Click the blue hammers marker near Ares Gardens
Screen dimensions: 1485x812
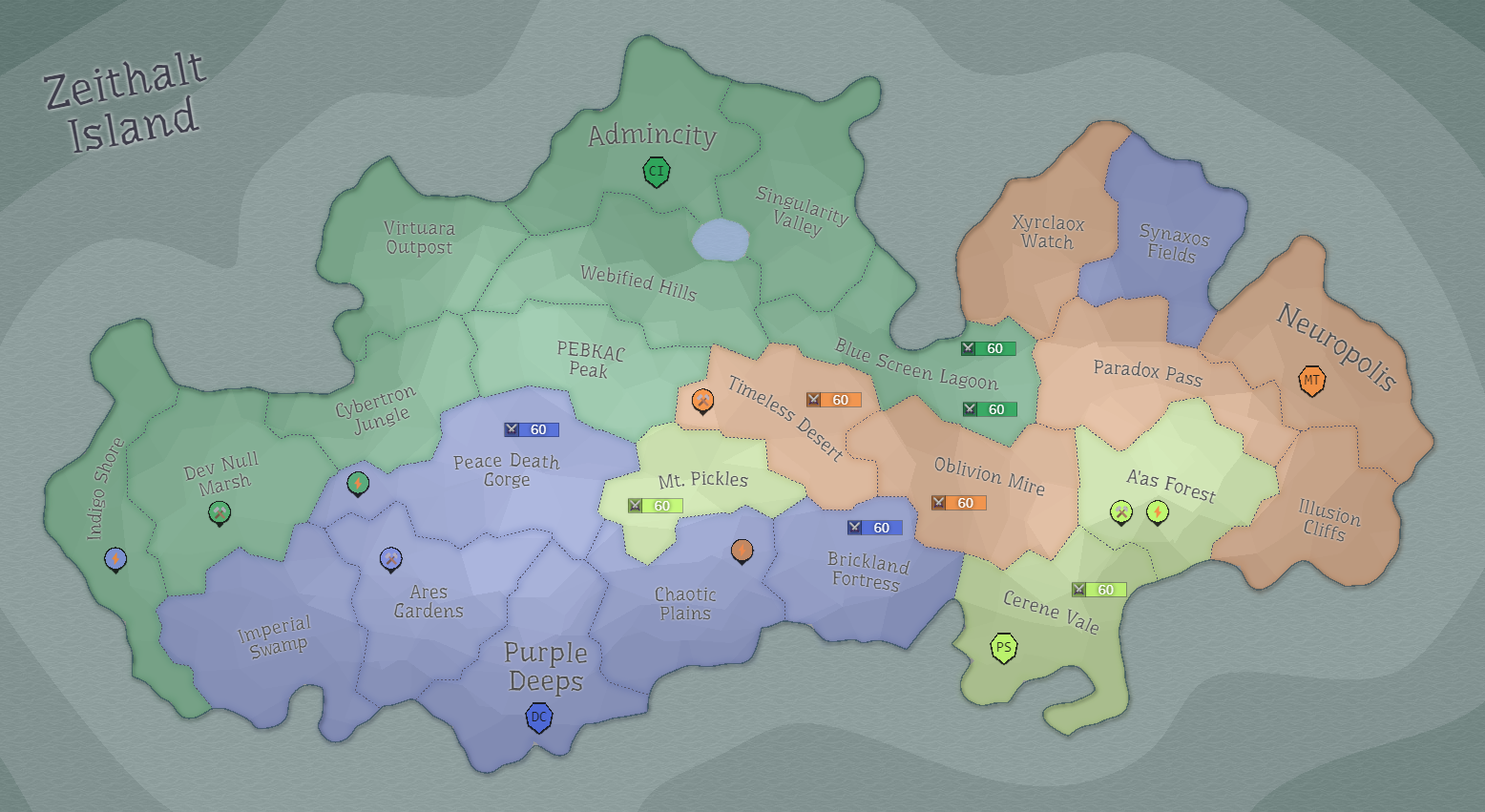(390, 560)
